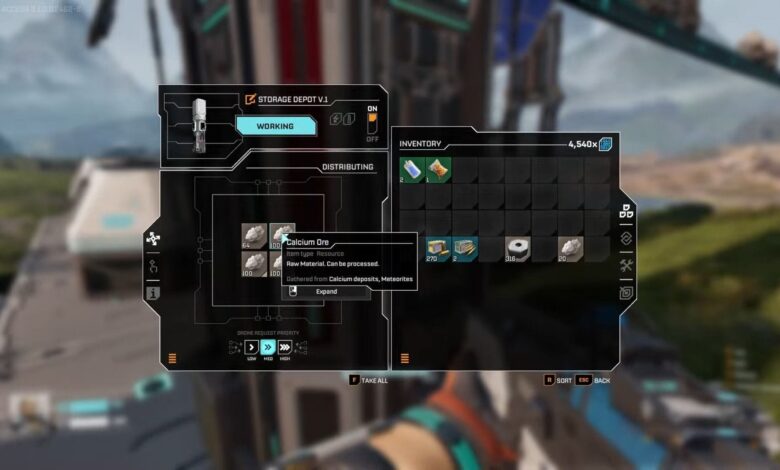
Task: Switch to the depot info tab
Action: pyautogui.click(x=153, y=294)
